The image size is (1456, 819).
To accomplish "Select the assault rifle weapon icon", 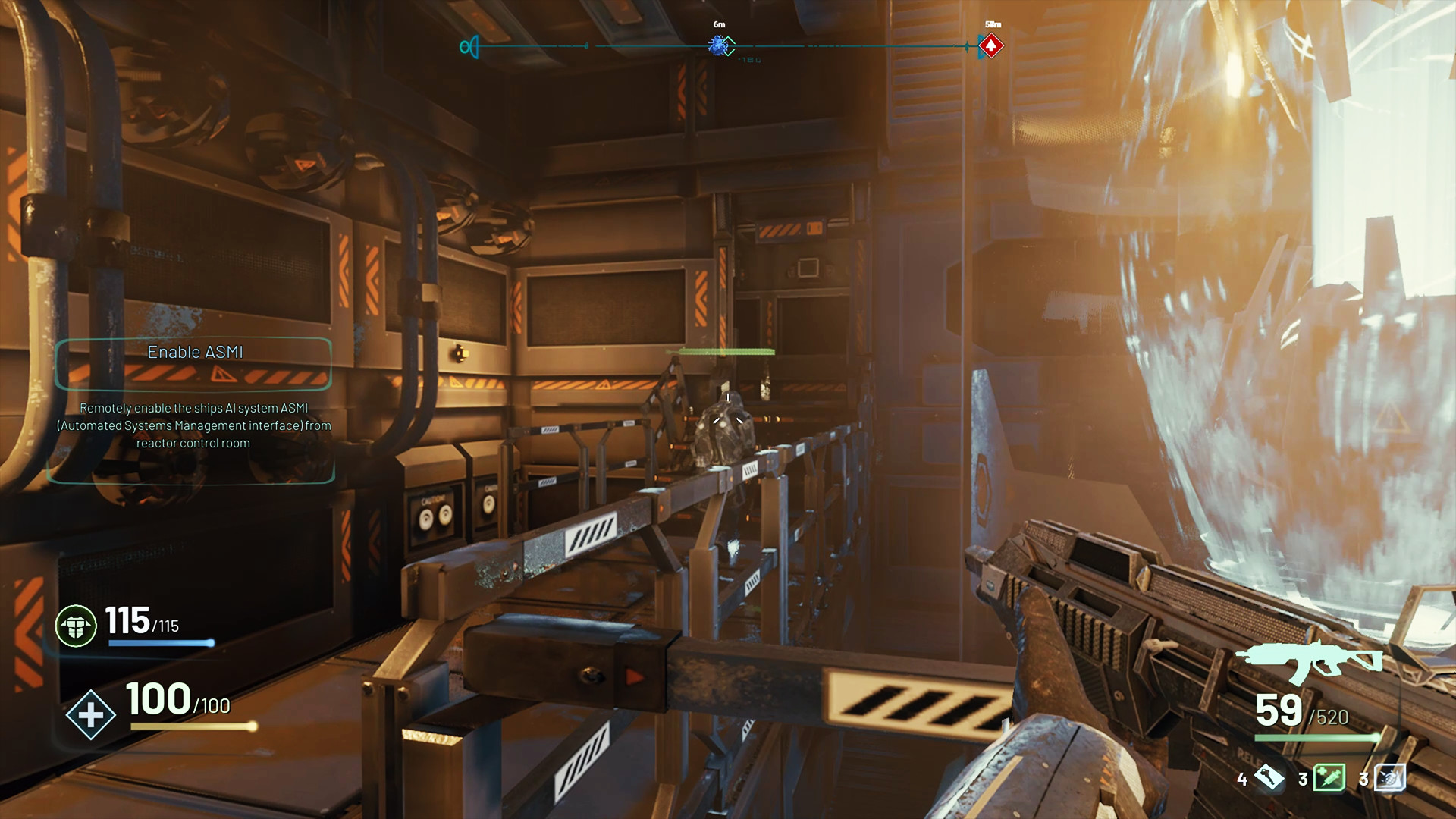I will (x=1310, y=661).
